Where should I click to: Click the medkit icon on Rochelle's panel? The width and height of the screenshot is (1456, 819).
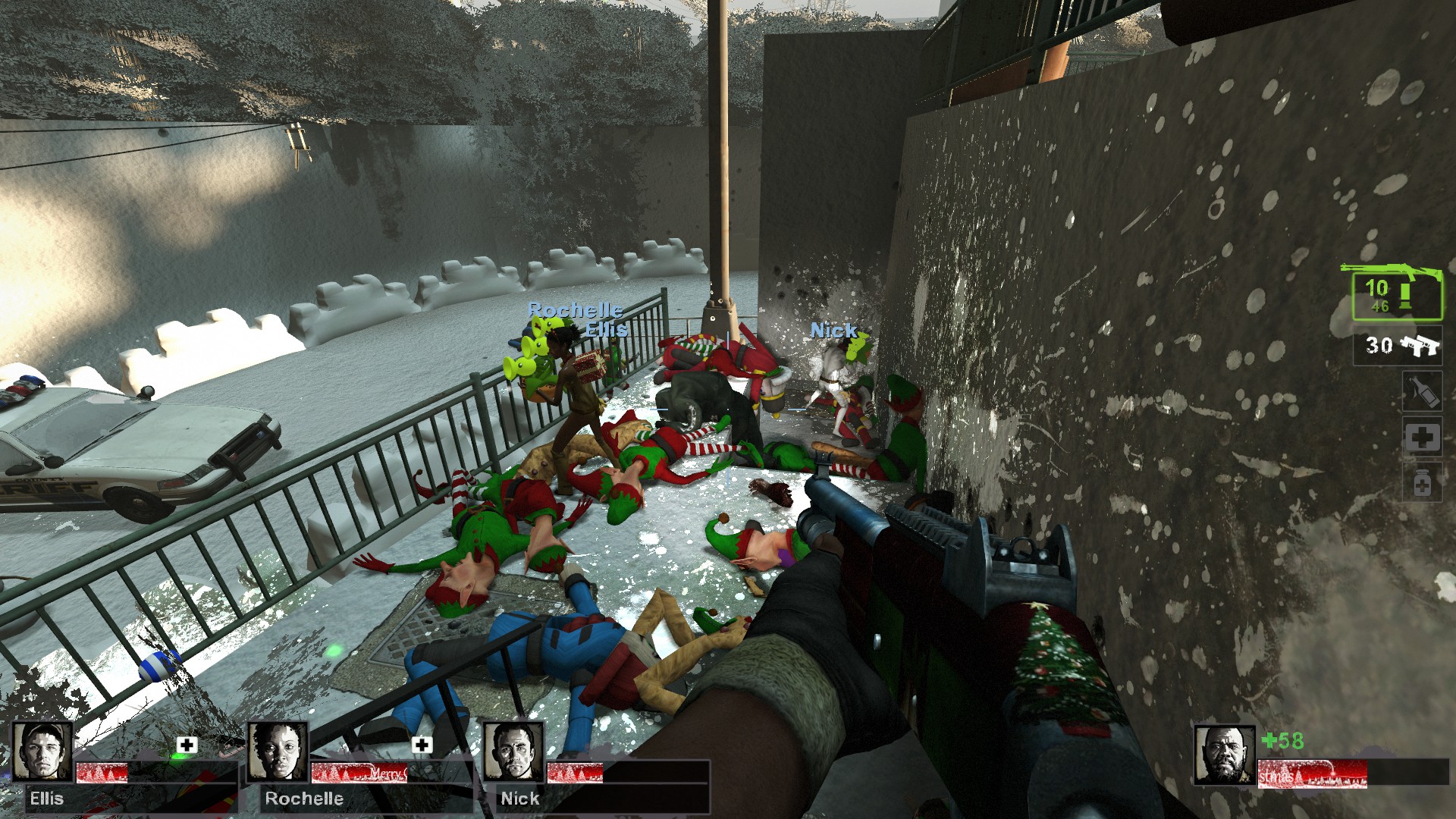(422, 745)
